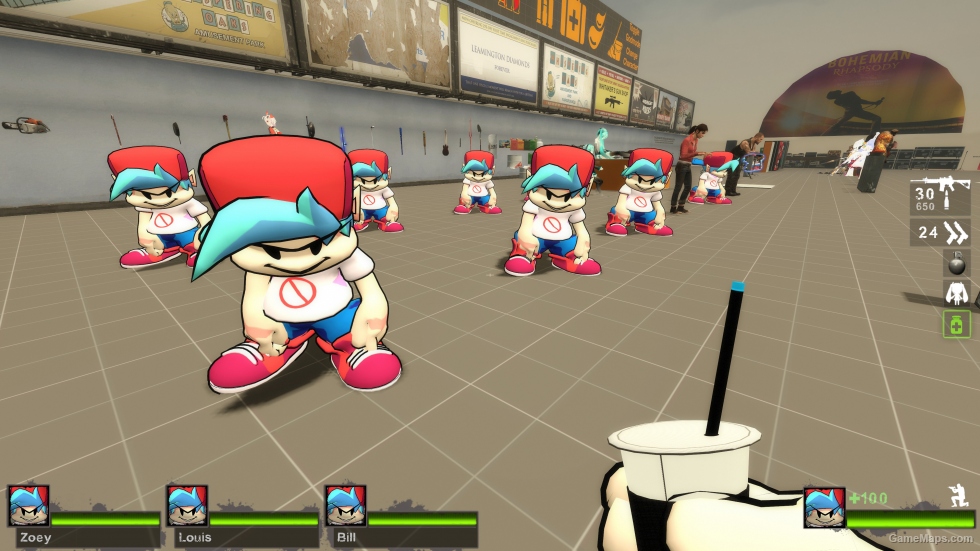Click Bill's teammate portrait
The image size is (980, 551).
(345, 506)
